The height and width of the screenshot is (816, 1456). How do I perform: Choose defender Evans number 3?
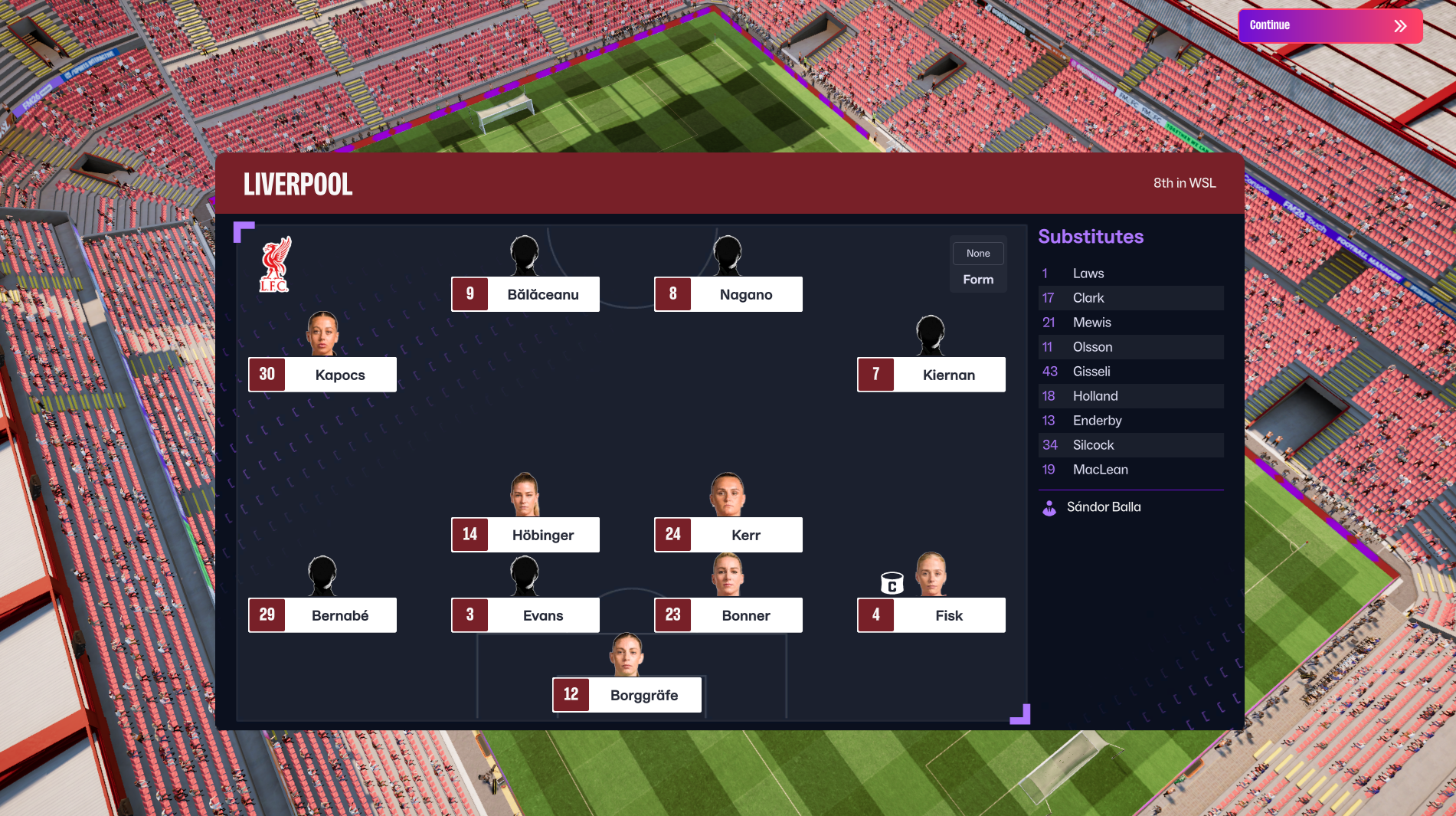(x=525, y=615)
